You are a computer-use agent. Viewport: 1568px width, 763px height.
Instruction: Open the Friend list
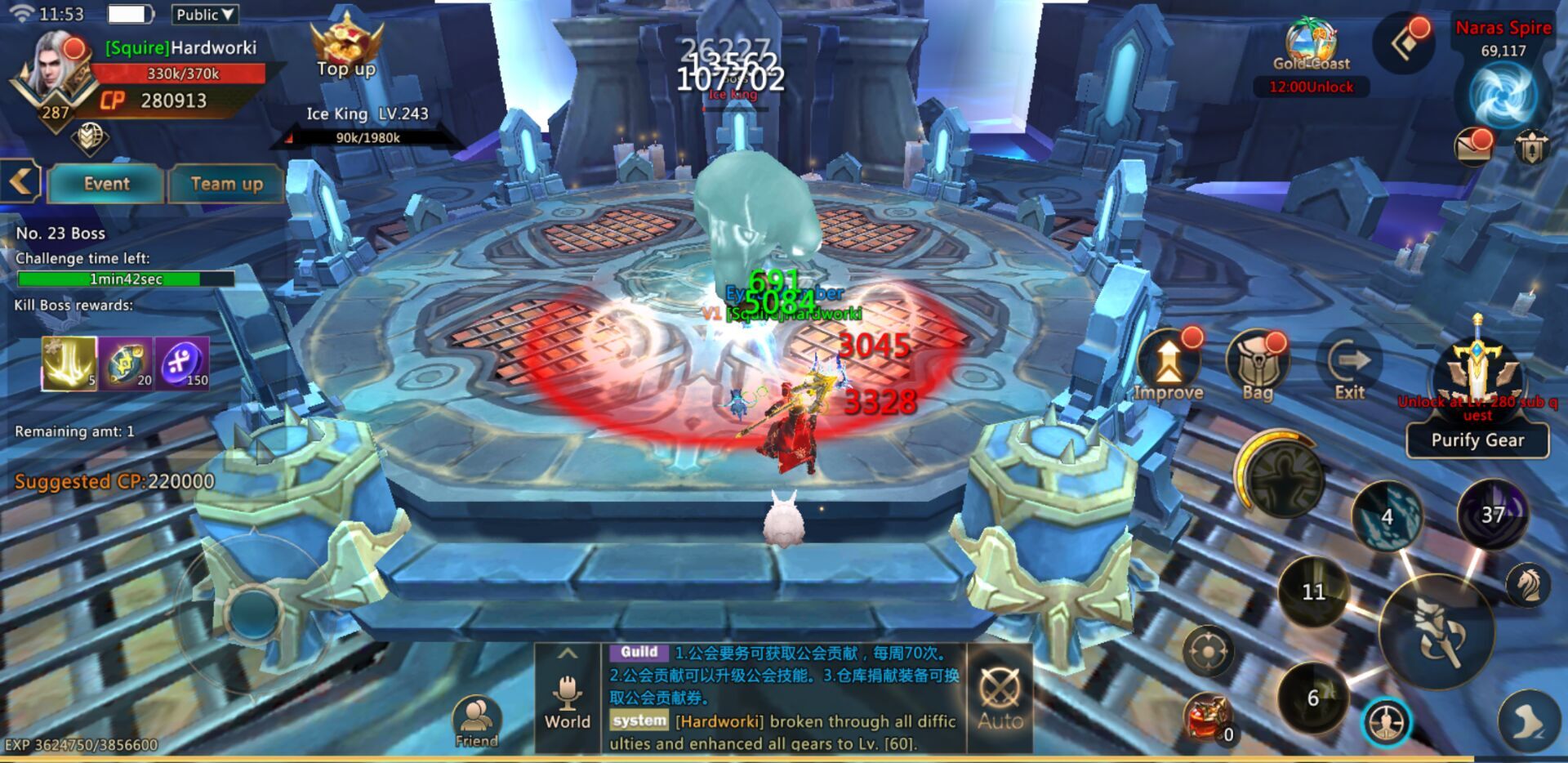(476, 722)
